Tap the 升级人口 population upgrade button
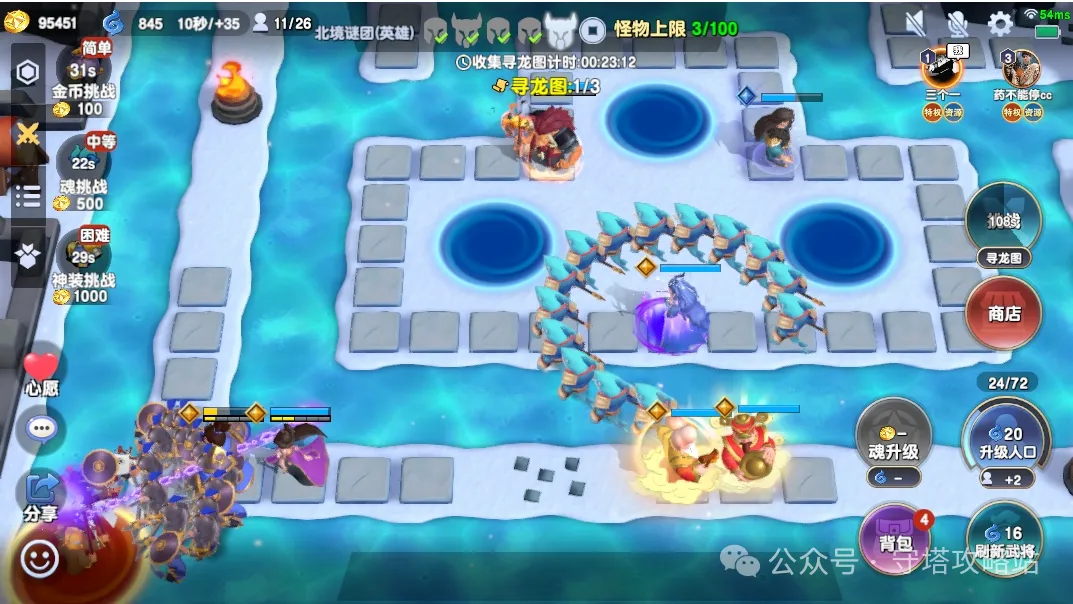This screenshot has width=1073, height=604. (1004, 442)
